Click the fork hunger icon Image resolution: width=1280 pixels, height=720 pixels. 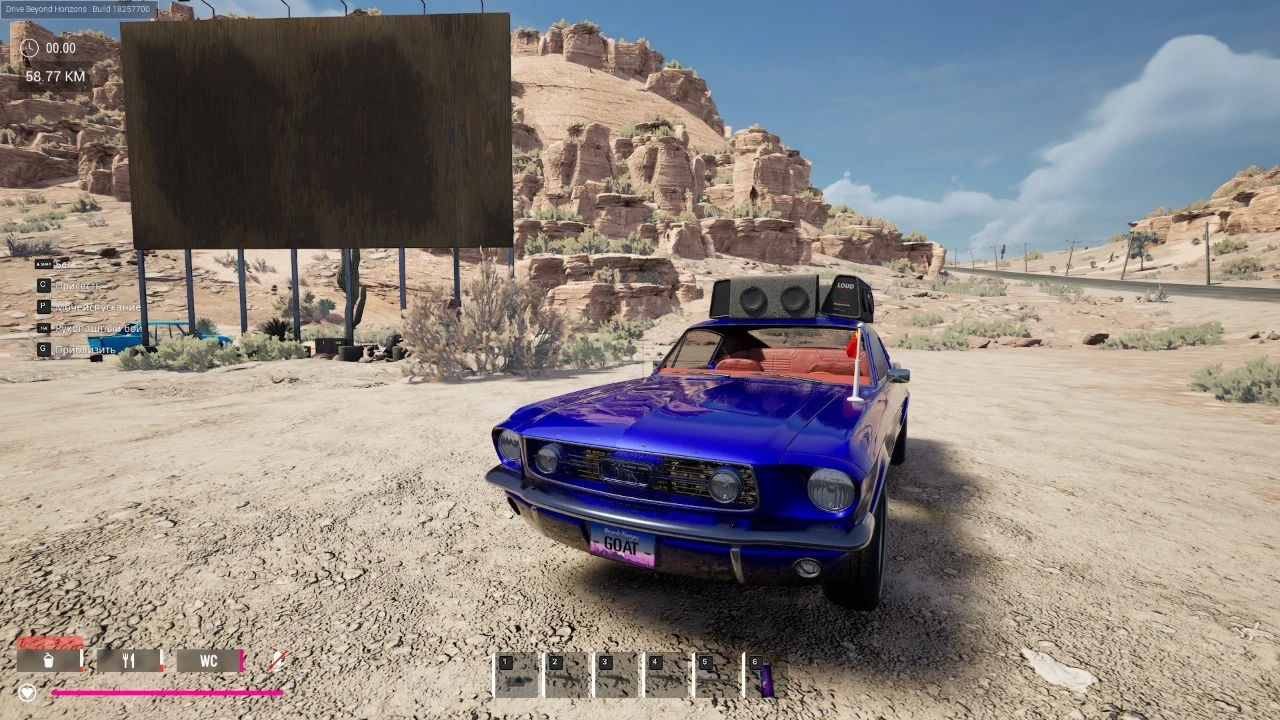pyautogui.click(x=128, y=660)
